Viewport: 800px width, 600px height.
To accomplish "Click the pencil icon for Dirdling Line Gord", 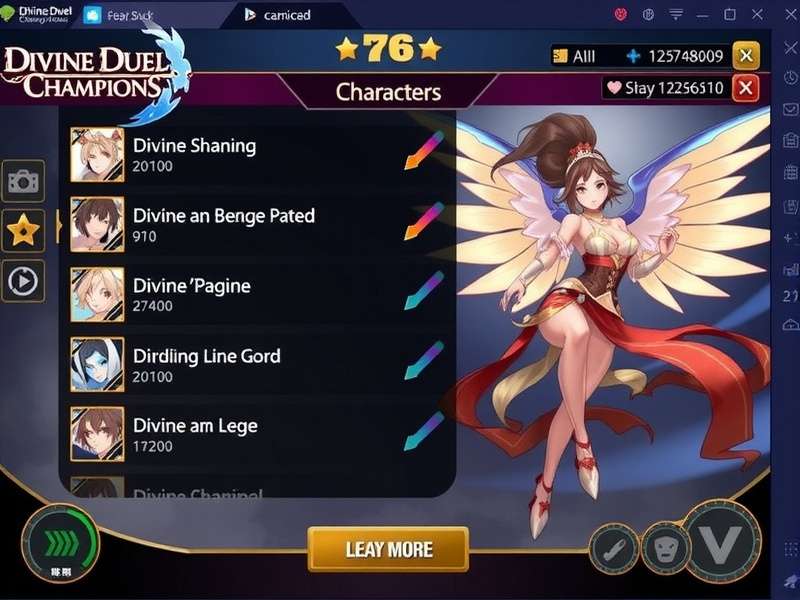I will [x=423, y=361].
